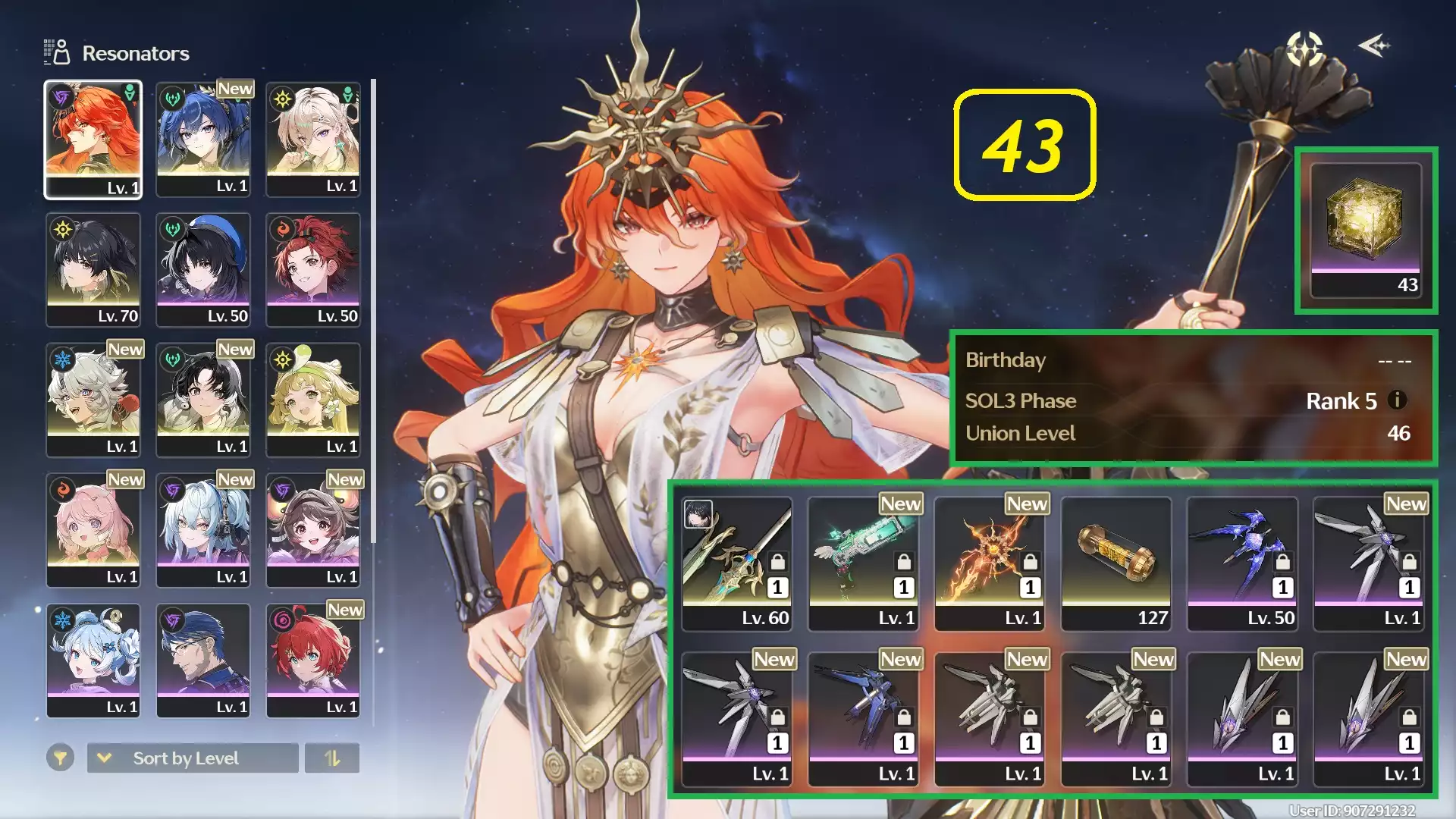The image size is (1456, 819).
Task: Select the golden tube item with 127
Action: pos(1116,563)
